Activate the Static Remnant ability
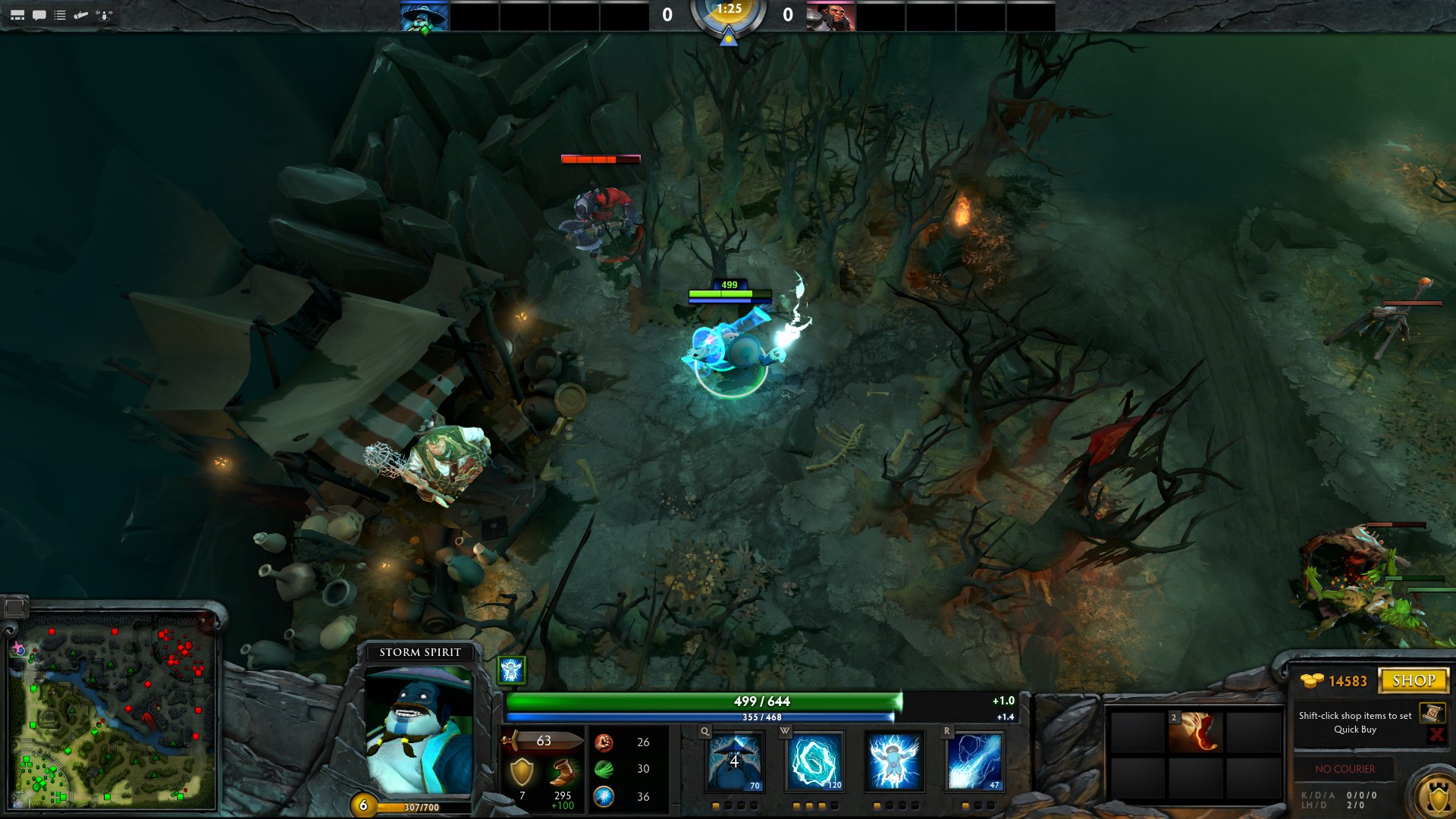Viewport: 1456px width, 819px height. tap(734, 761)
